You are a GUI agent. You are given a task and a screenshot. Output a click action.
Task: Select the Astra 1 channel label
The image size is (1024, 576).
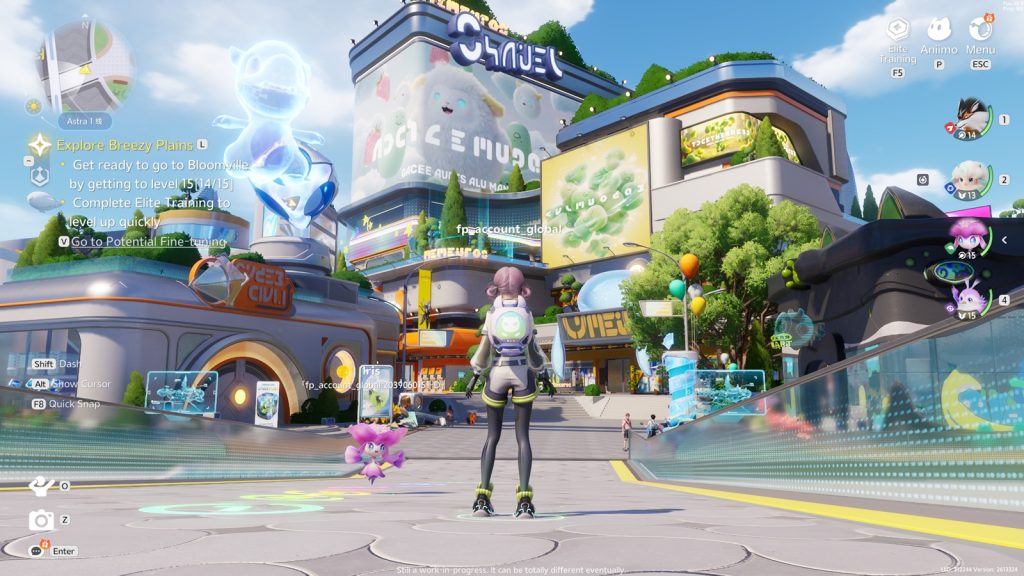click(84, 121)
